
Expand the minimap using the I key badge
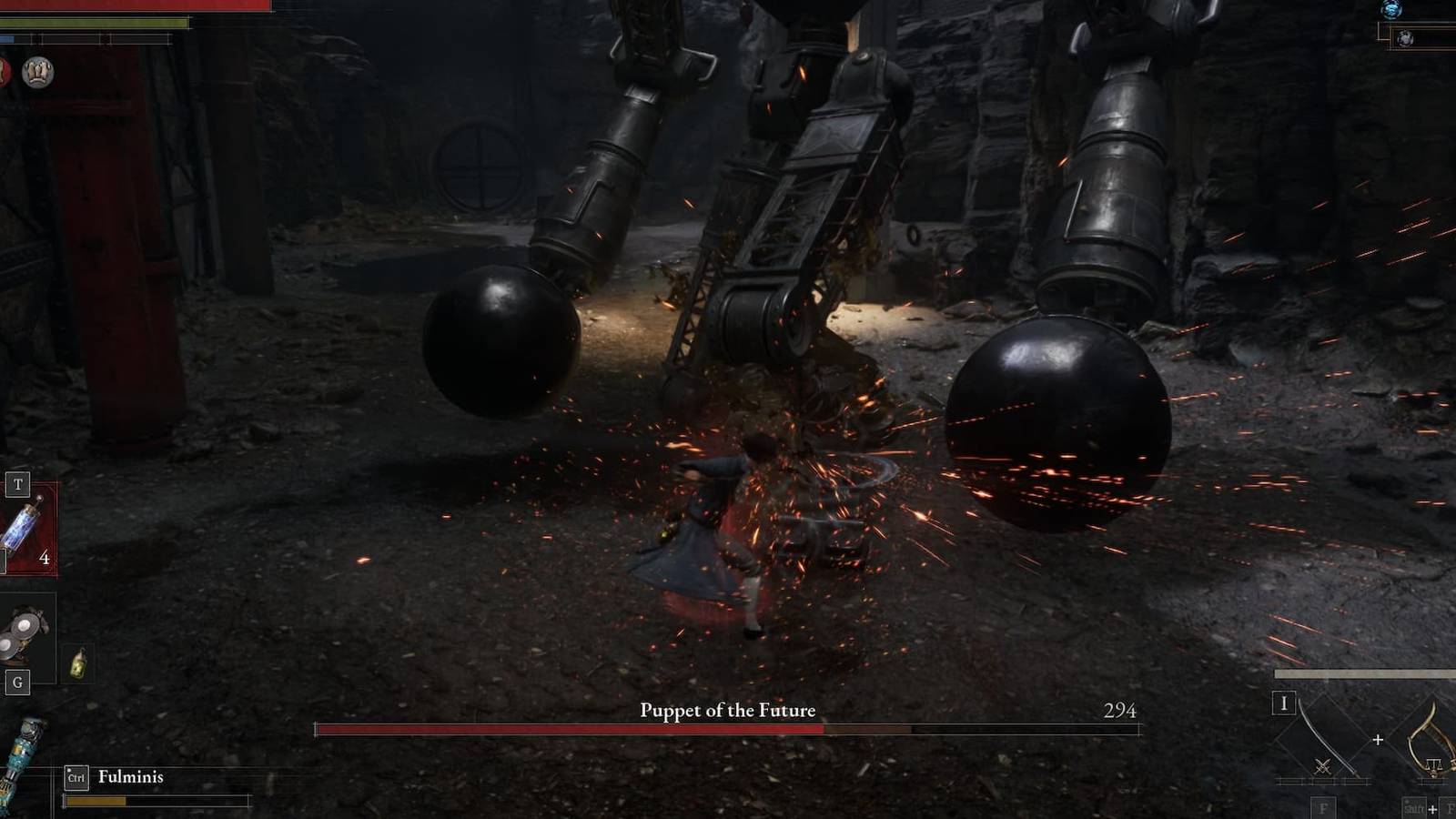coord(1285,703)
